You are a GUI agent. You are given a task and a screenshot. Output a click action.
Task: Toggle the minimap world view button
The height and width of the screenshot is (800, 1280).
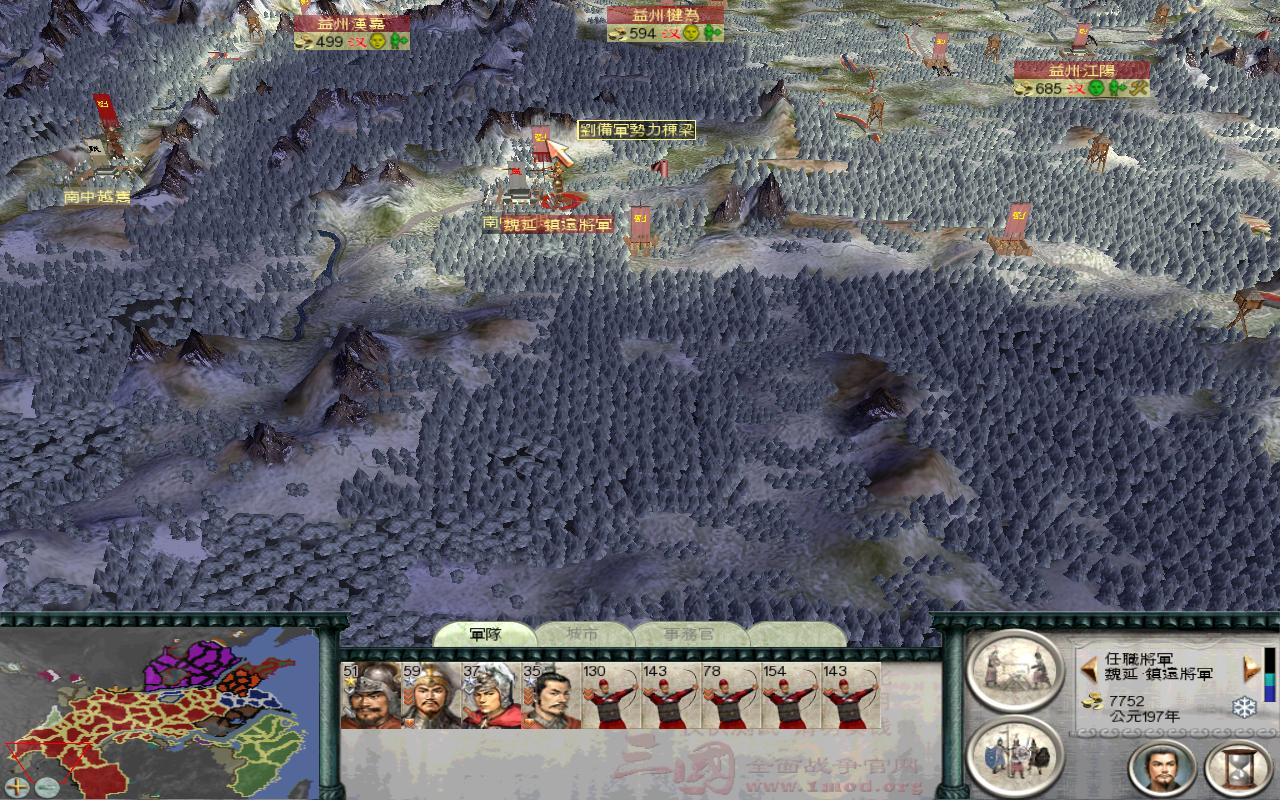tap(45, 787)
